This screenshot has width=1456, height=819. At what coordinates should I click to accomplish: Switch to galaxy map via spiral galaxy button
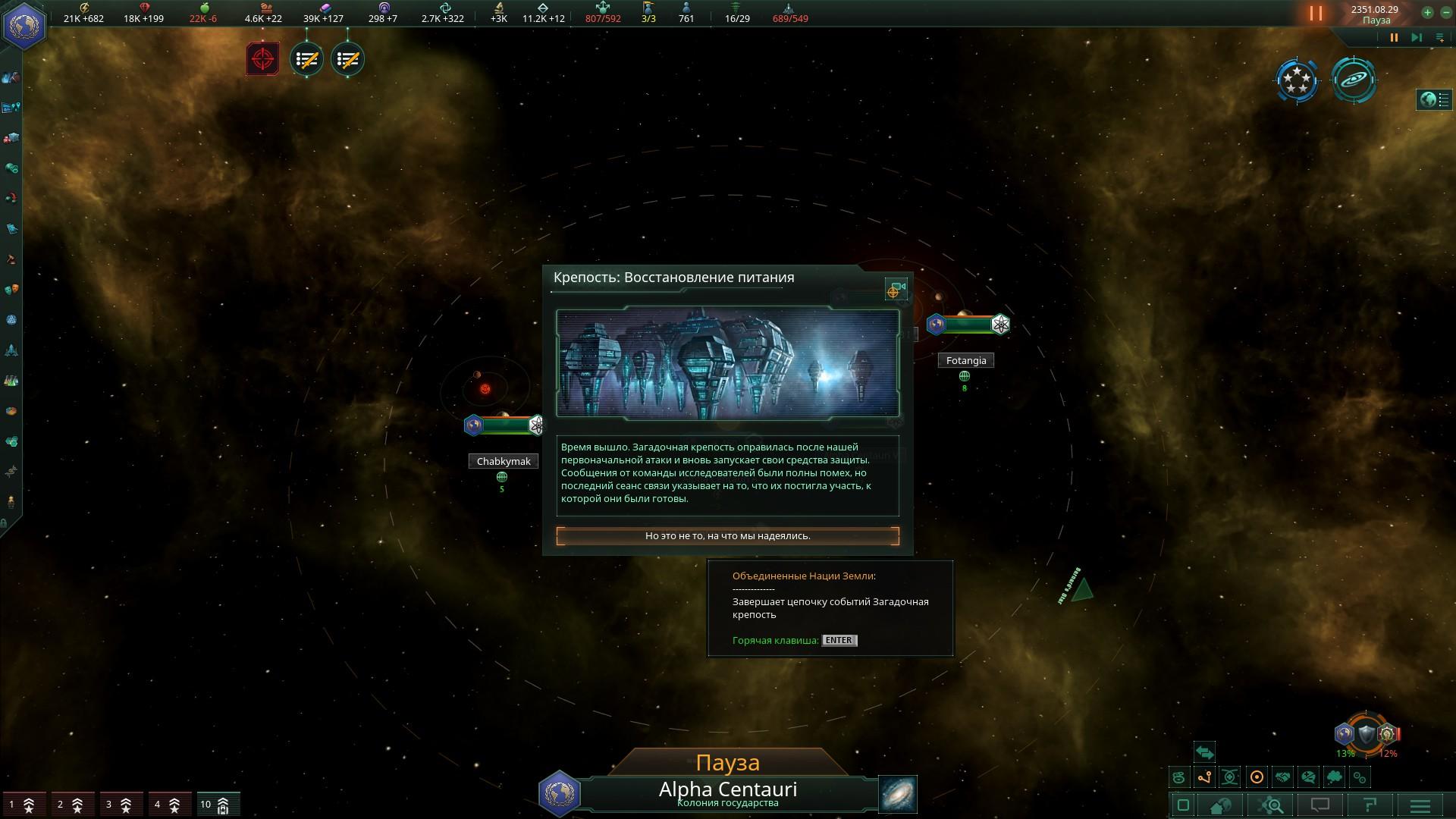coord(898,793)
